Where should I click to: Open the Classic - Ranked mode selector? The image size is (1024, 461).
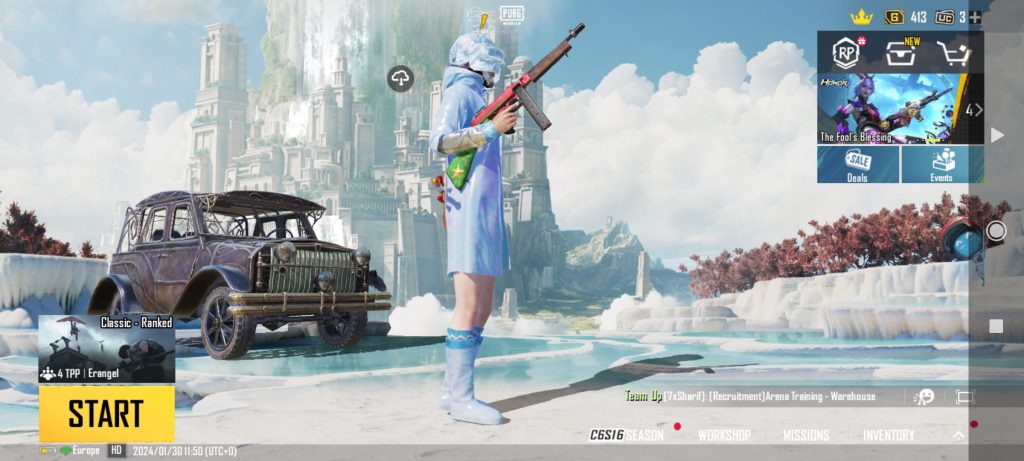(x=106, y=349)
